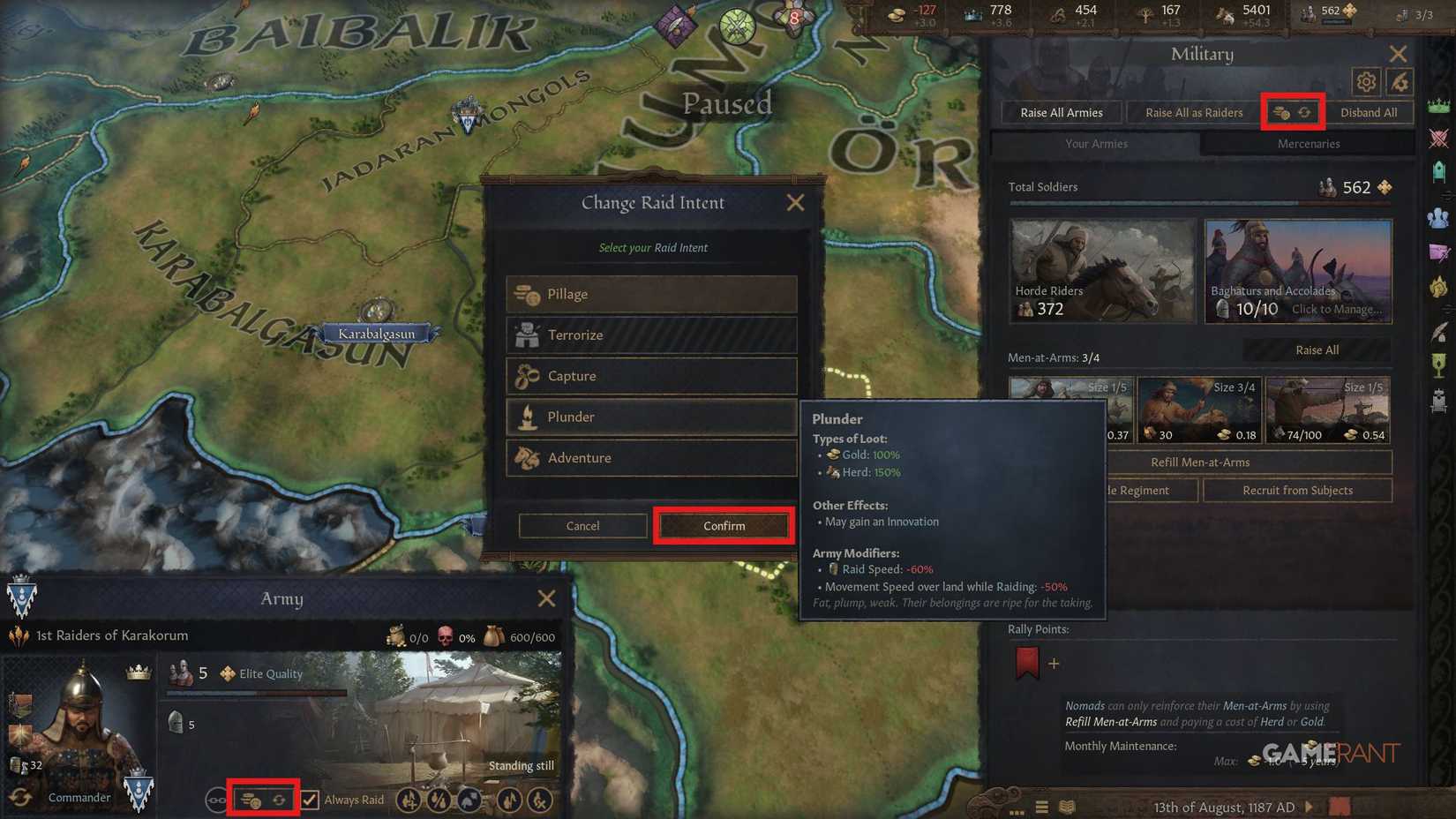
Task: Click the Total Soldiers progress bar
Action: (x=1200, y=204)
